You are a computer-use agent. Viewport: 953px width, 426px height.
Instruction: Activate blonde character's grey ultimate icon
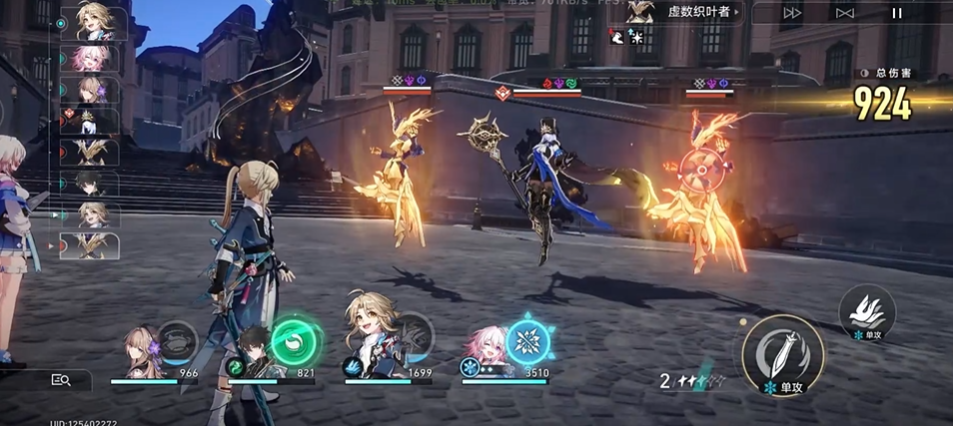tap(411, 334)
